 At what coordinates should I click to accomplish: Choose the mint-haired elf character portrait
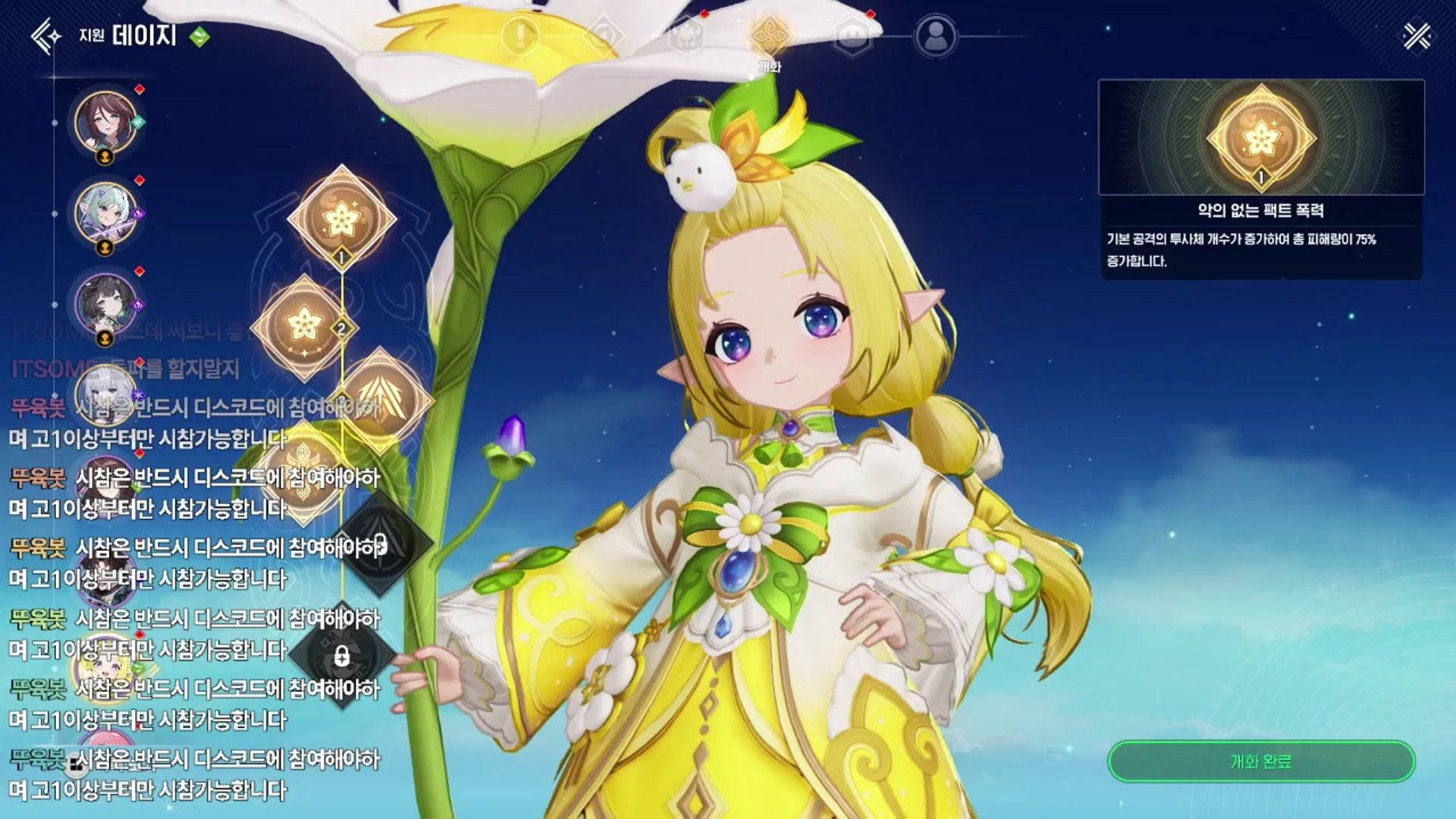tap(106, 213)
